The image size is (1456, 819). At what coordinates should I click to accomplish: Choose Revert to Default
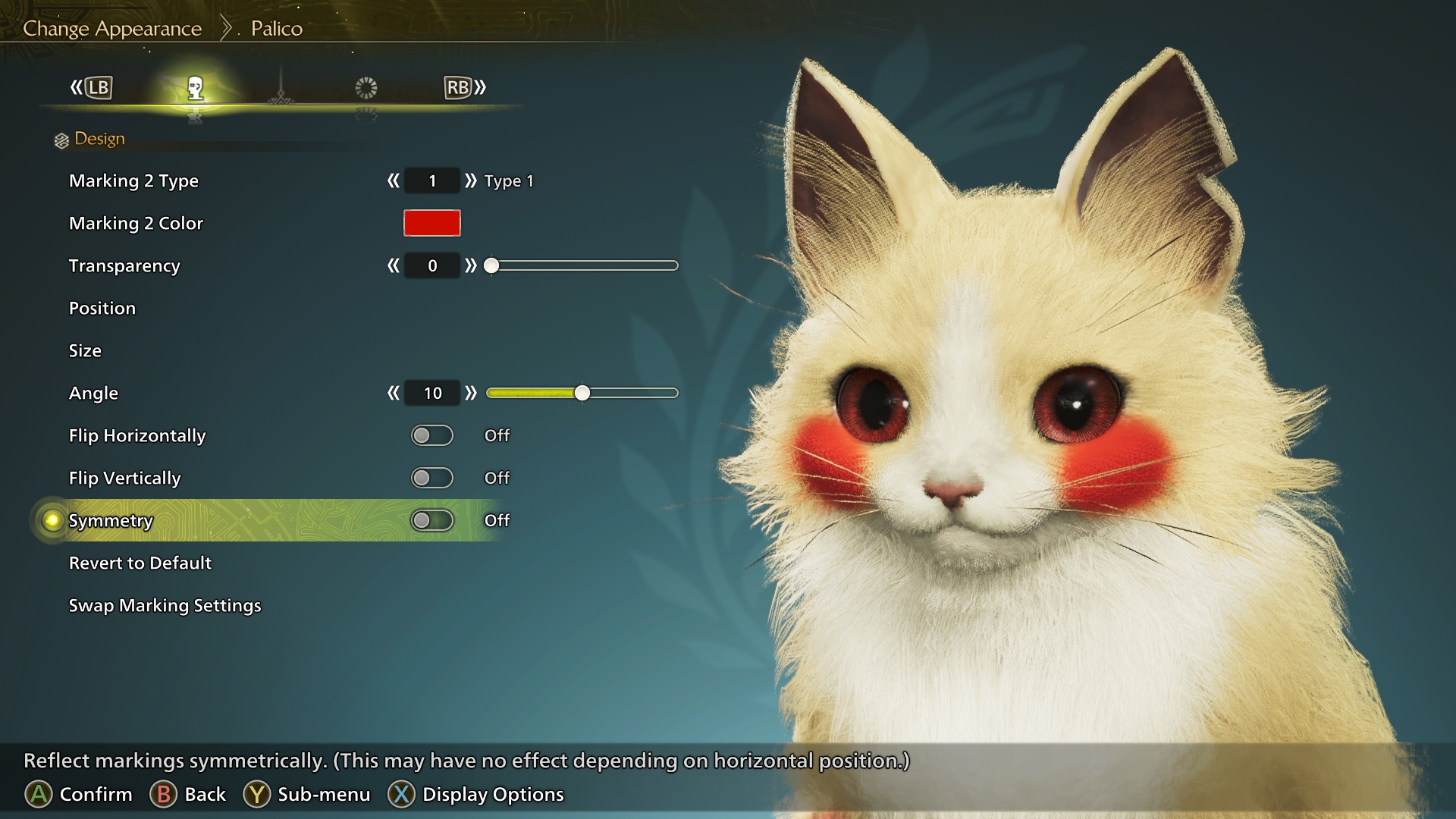[x=140, y=563]
